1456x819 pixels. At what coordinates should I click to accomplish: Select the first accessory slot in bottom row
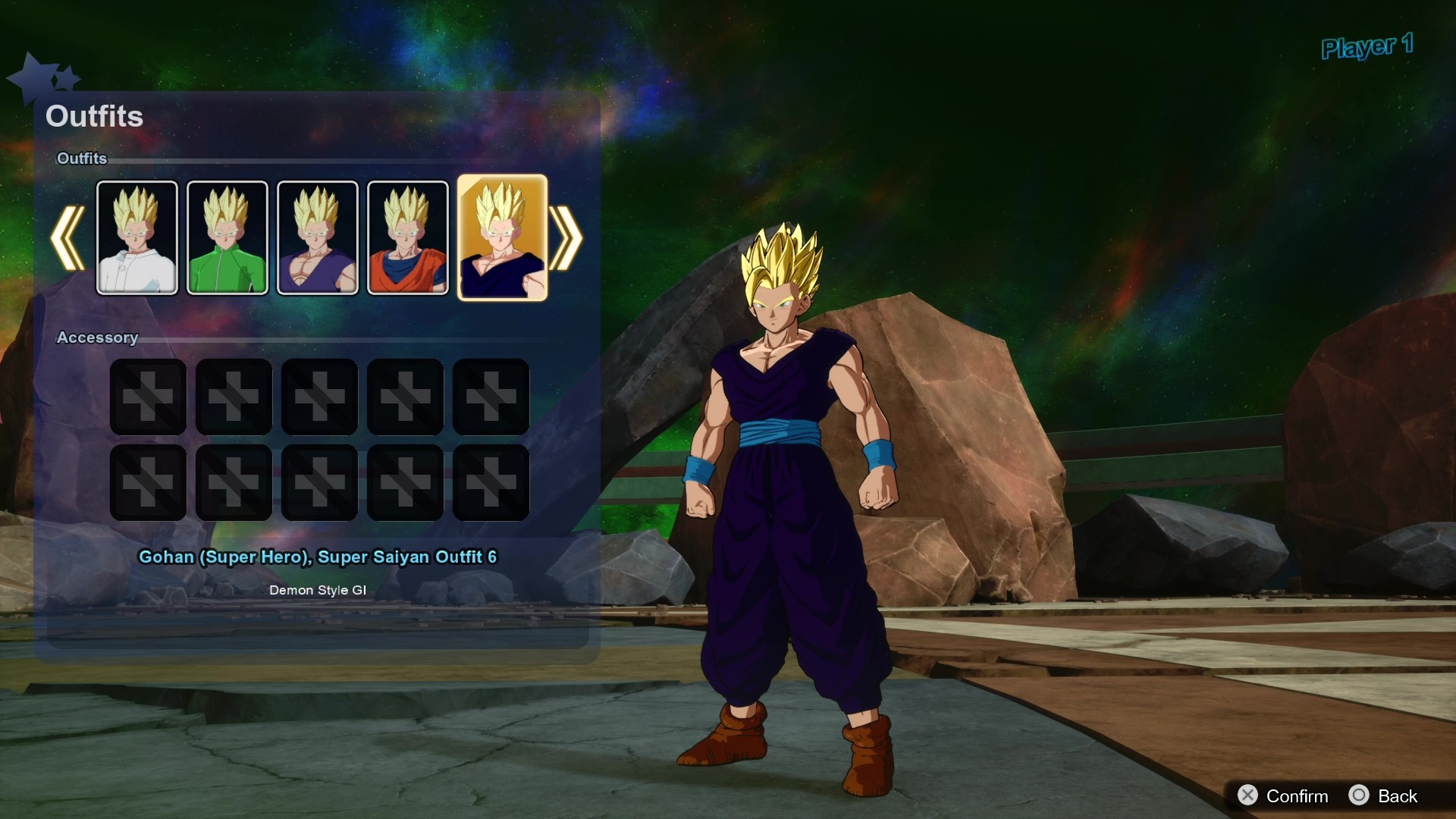(148, 482)
